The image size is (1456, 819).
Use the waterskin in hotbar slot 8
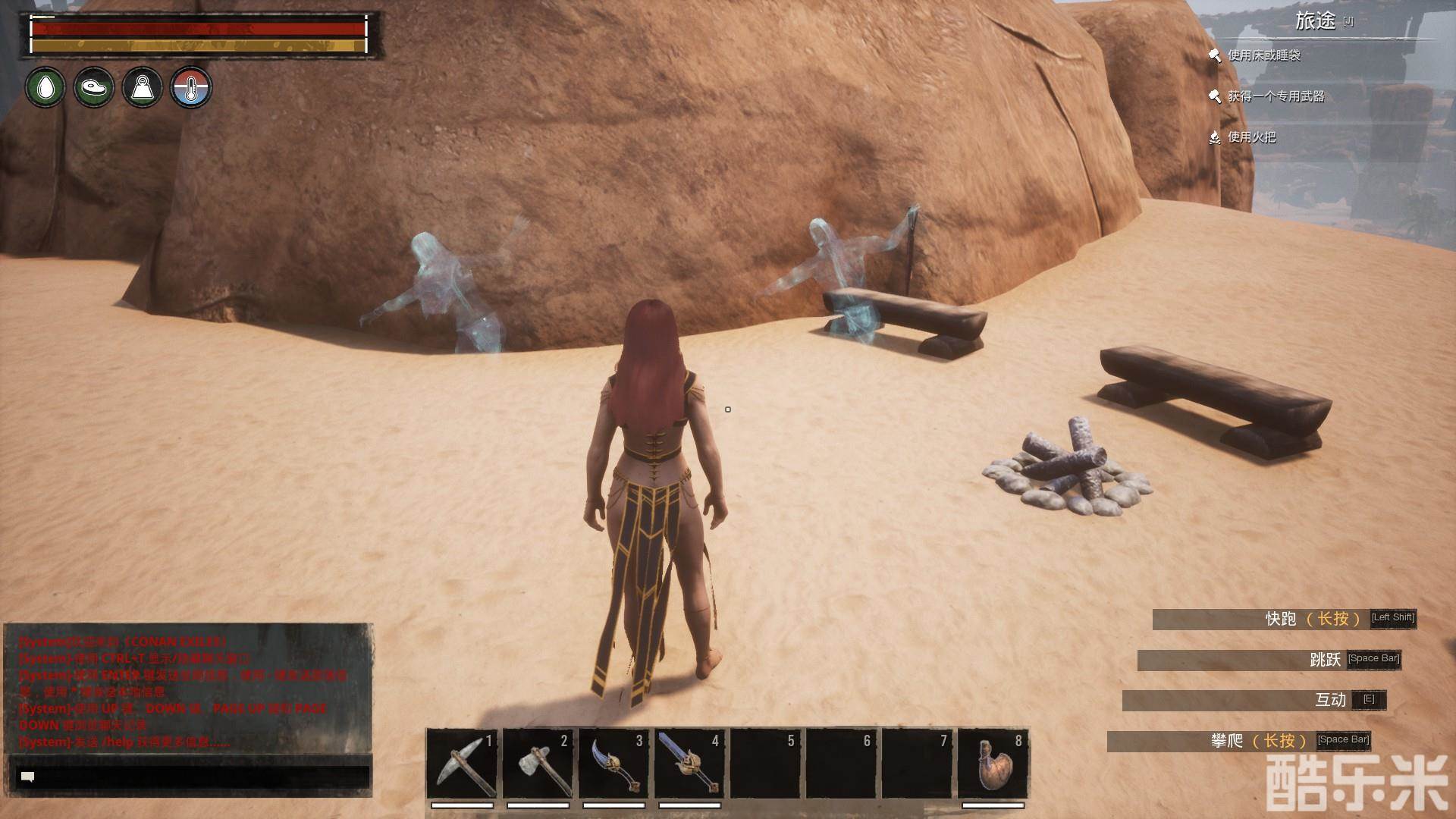click(x=993, y=763)
